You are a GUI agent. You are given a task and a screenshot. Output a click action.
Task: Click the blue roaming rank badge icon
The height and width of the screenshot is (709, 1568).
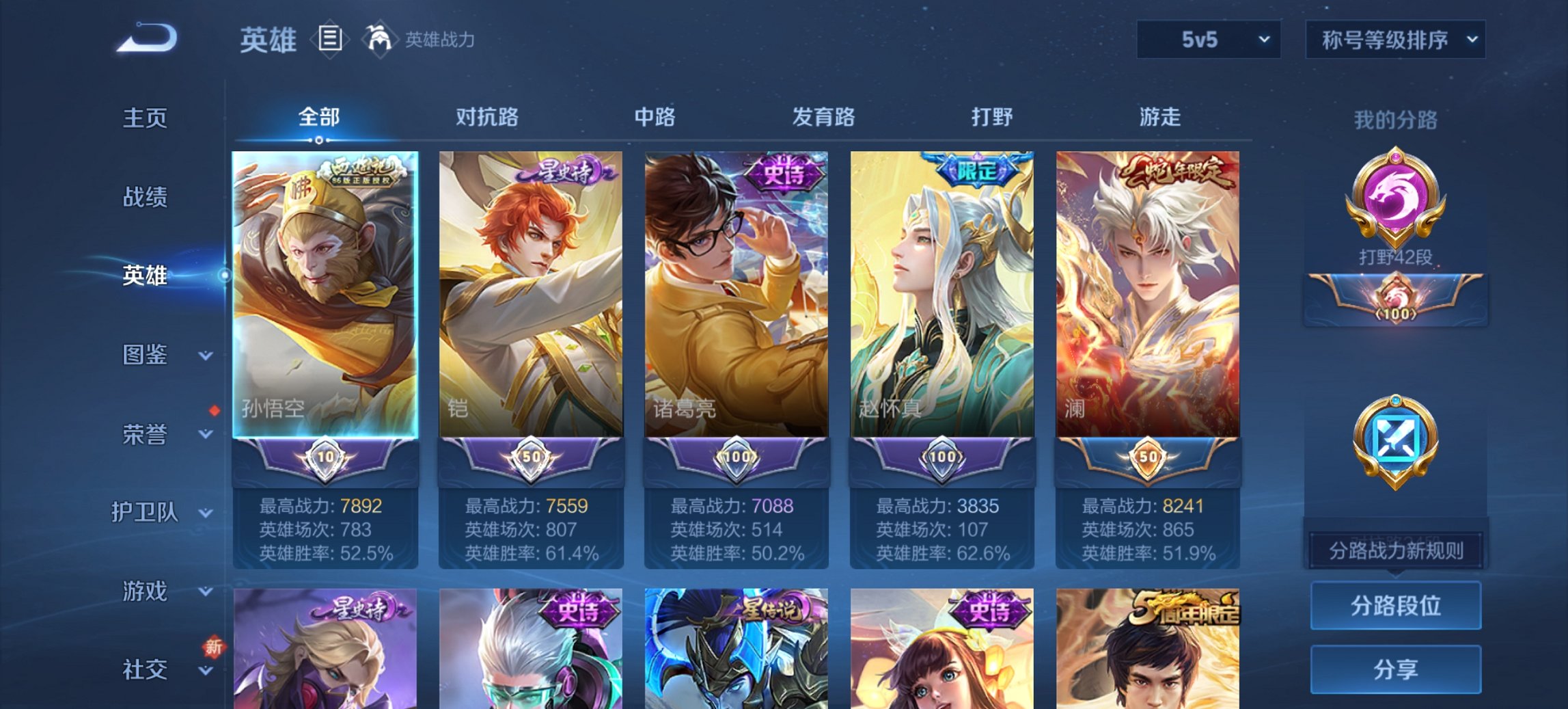(x=1395, y=438)
